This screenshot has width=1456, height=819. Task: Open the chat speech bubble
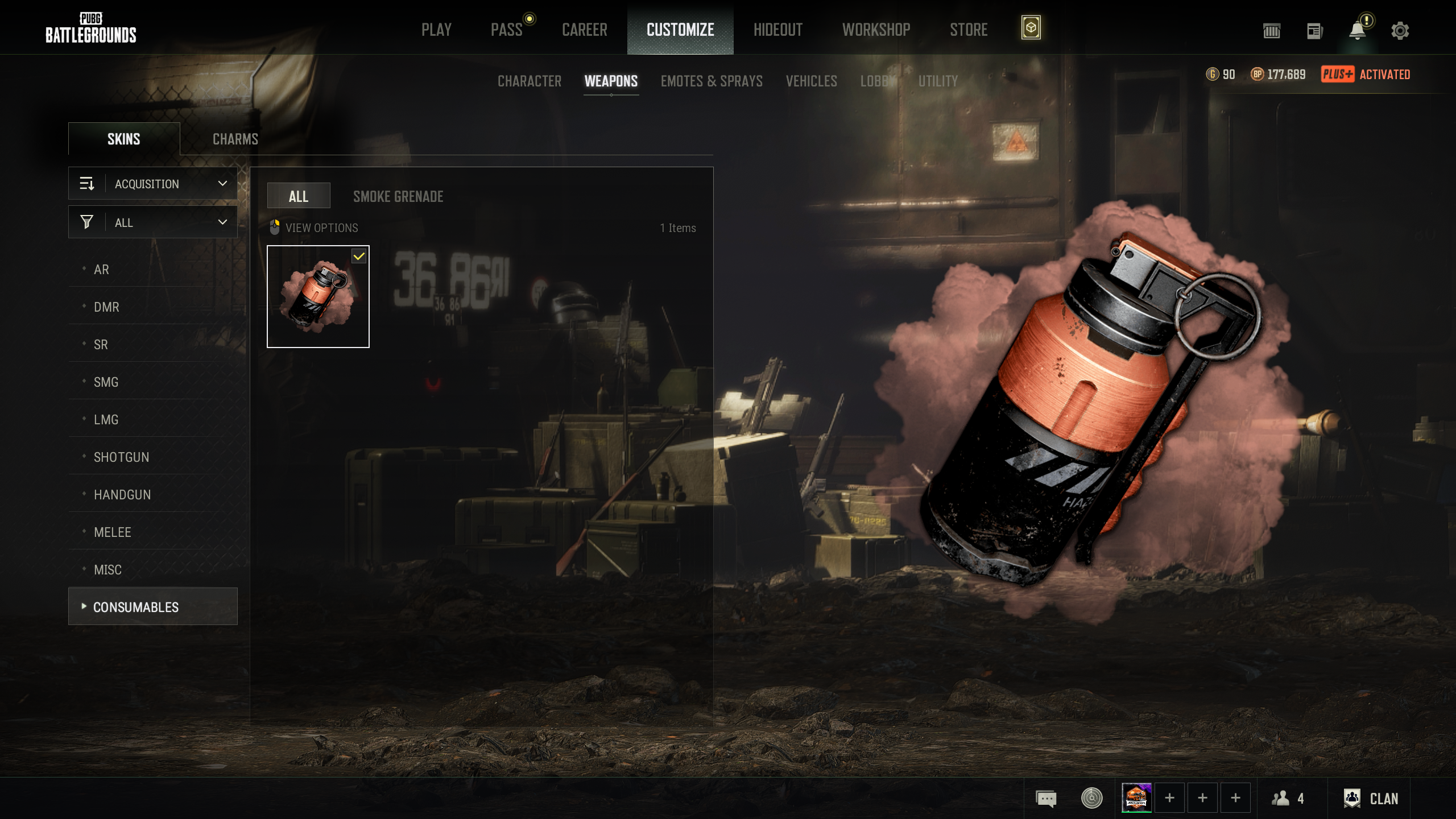click(x=1045, y=799)
